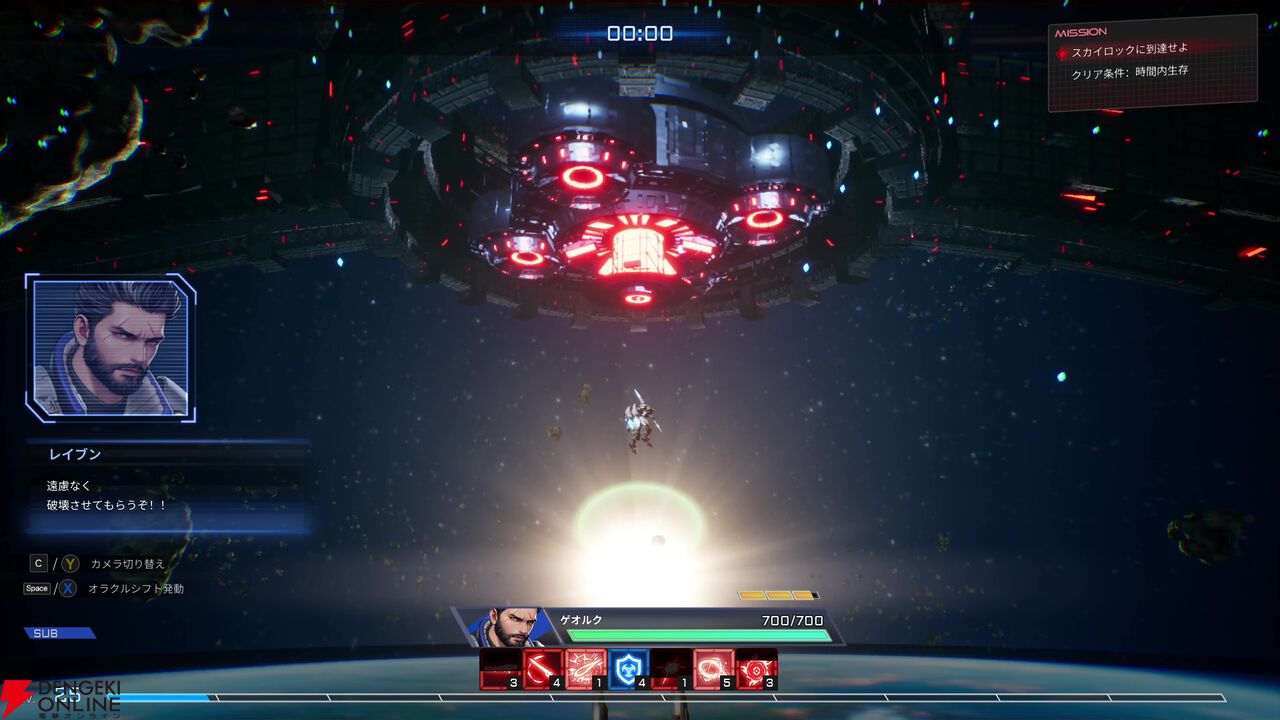Select the dark rifle skill slot
Screen dimensions: 1280x720
[499, 669]
